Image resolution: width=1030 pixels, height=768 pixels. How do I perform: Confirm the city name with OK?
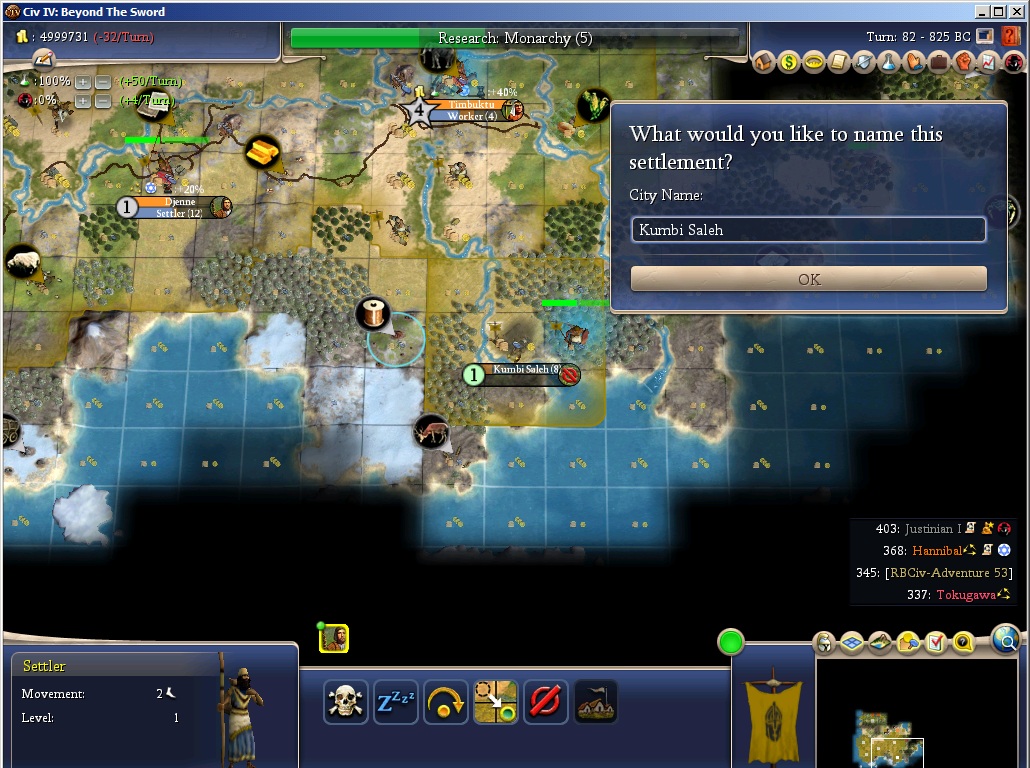coord(808,279)
